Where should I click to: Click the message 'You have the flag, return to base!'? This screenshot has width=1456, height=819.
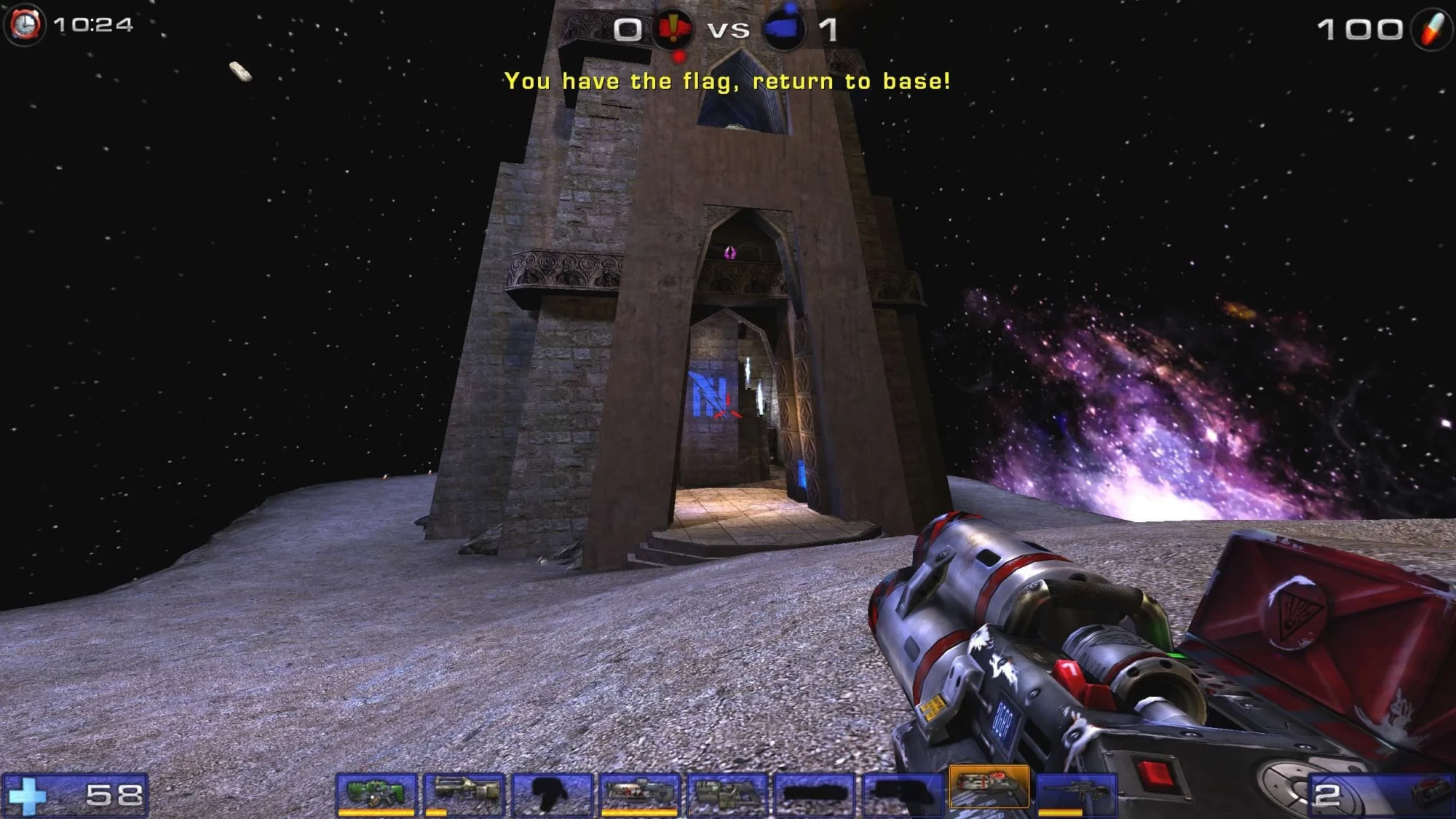click(727, 82)
